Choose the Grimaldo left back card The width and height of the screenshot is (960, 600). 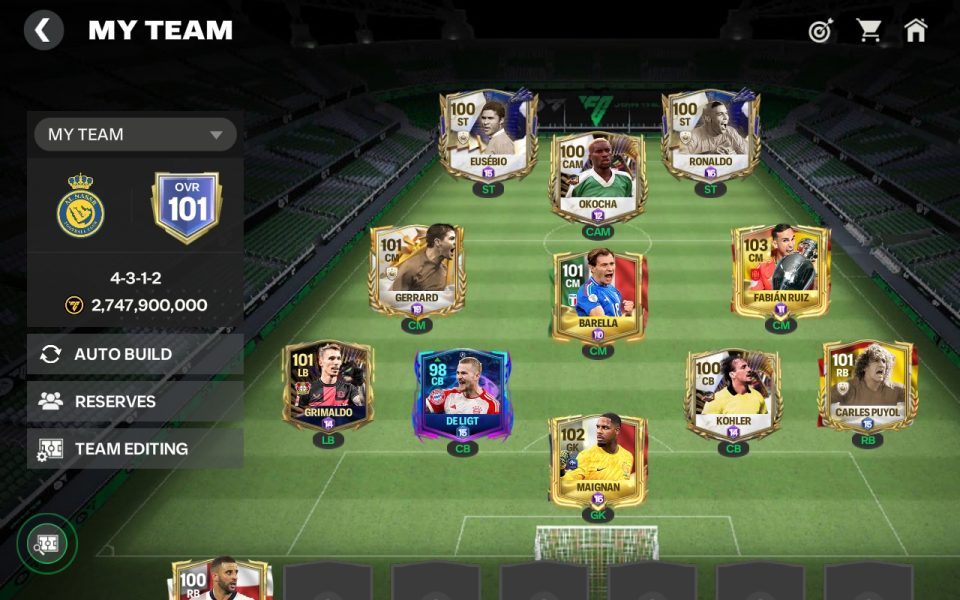point(328,386)
